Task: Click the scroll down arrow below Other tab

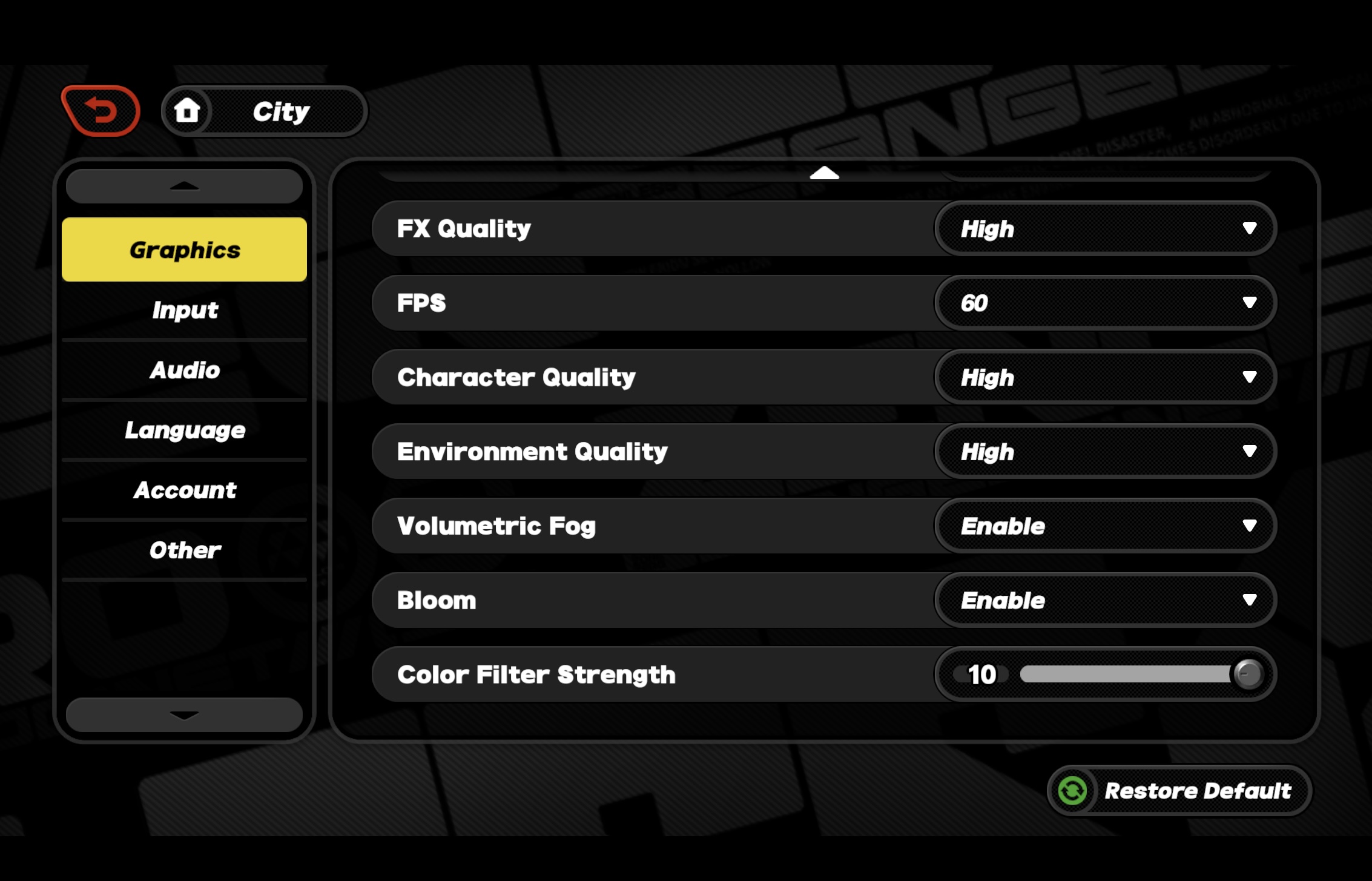Action: 184,715
